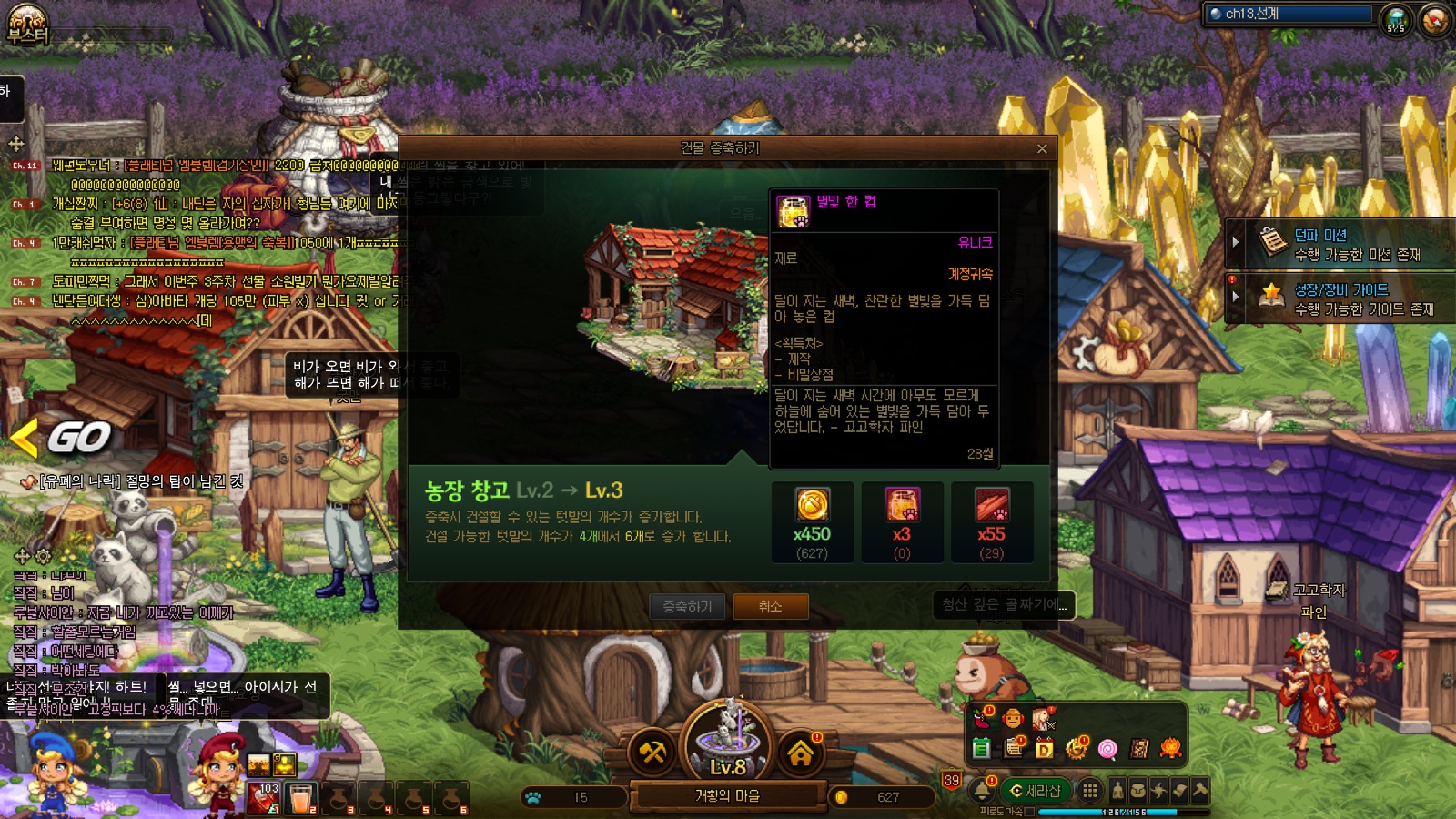Expand the 던파 미션 mission tracker
The image size is (1456, 819).
(x=1236, y=243)
